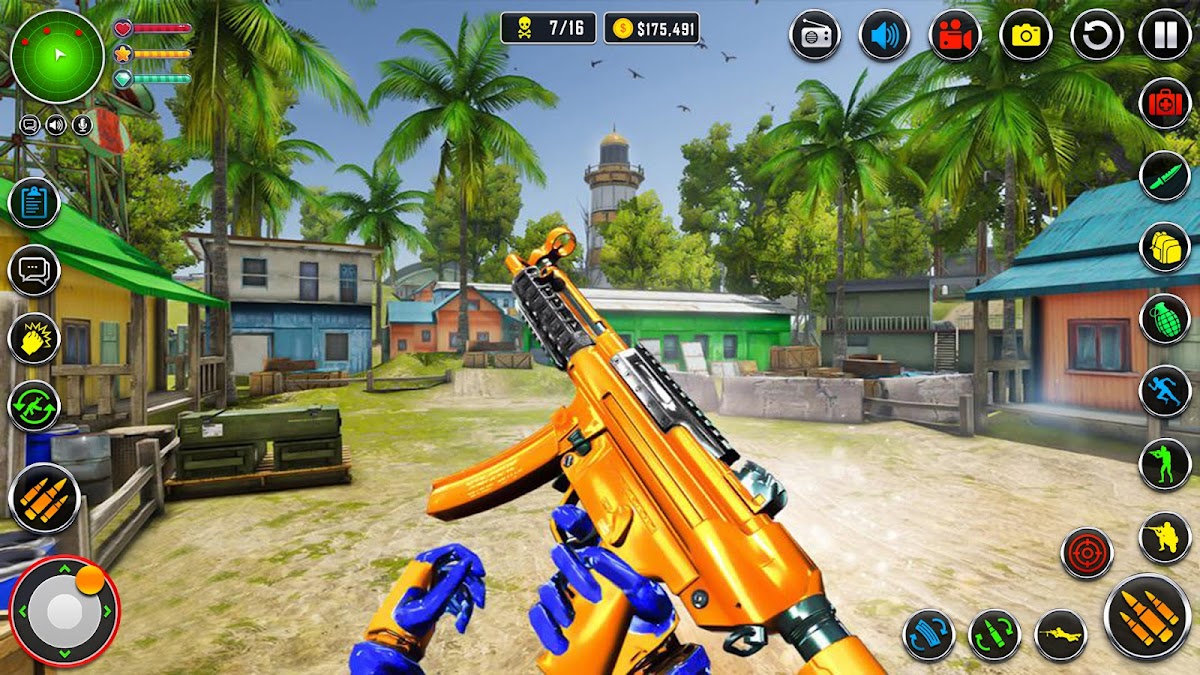Viewport: 1200px width, 675px height.
Task: Use the red medkit
Action: coord(1165,103)
